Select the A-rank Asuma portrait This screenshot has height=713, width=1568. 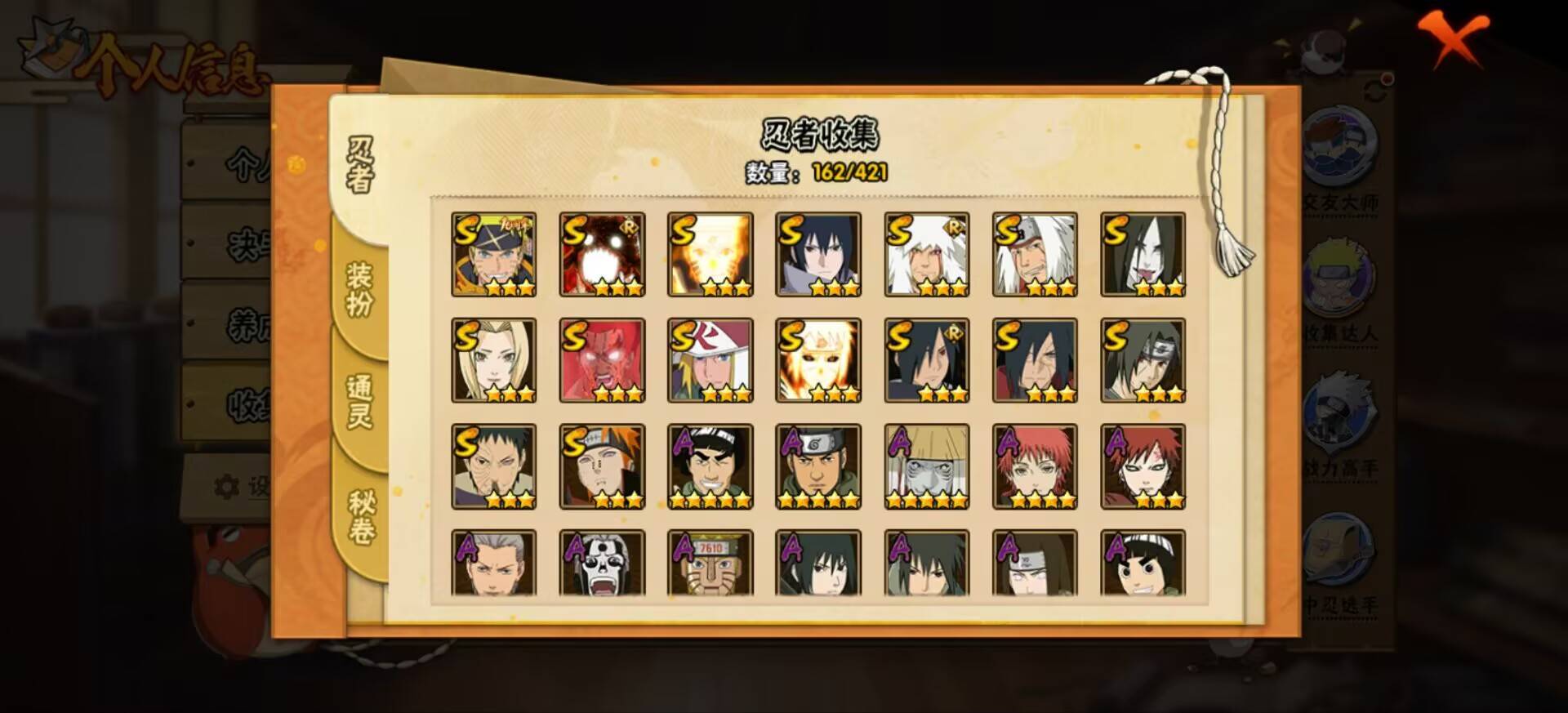click(817, 466)
